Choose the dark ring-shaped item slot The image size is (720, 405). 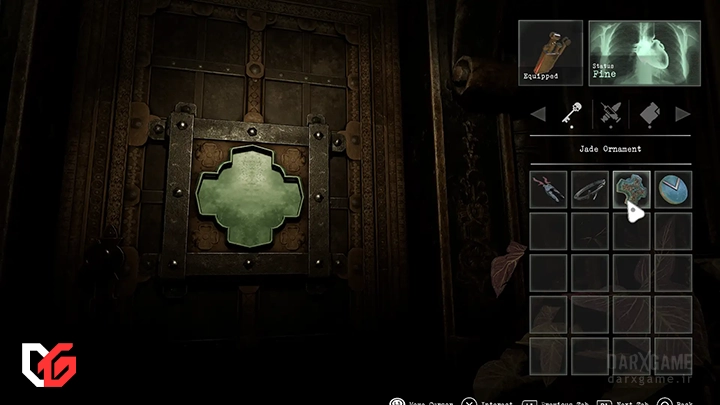[x=590, y=190]
